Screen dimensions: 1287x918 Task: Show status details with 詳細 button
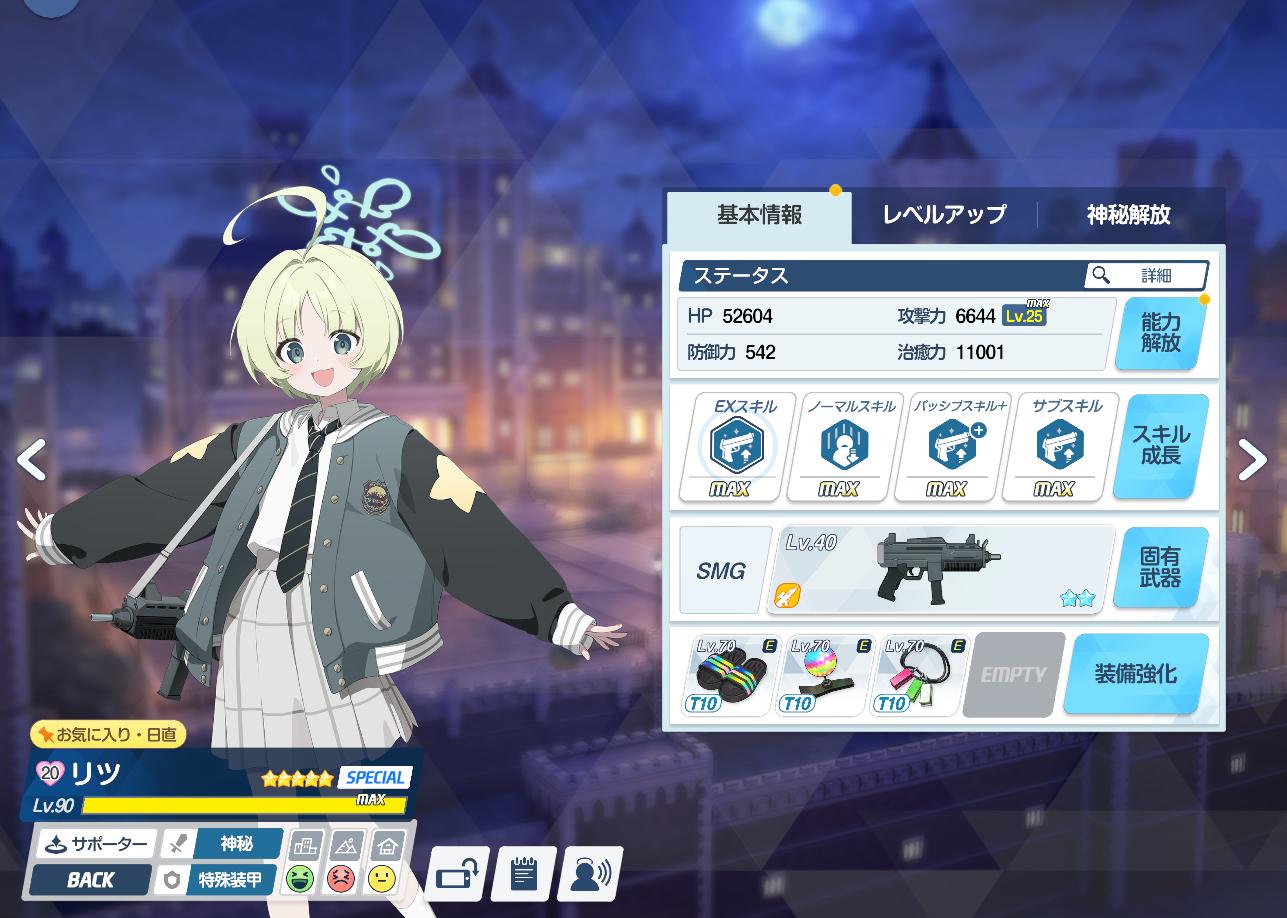(1146, 275)
